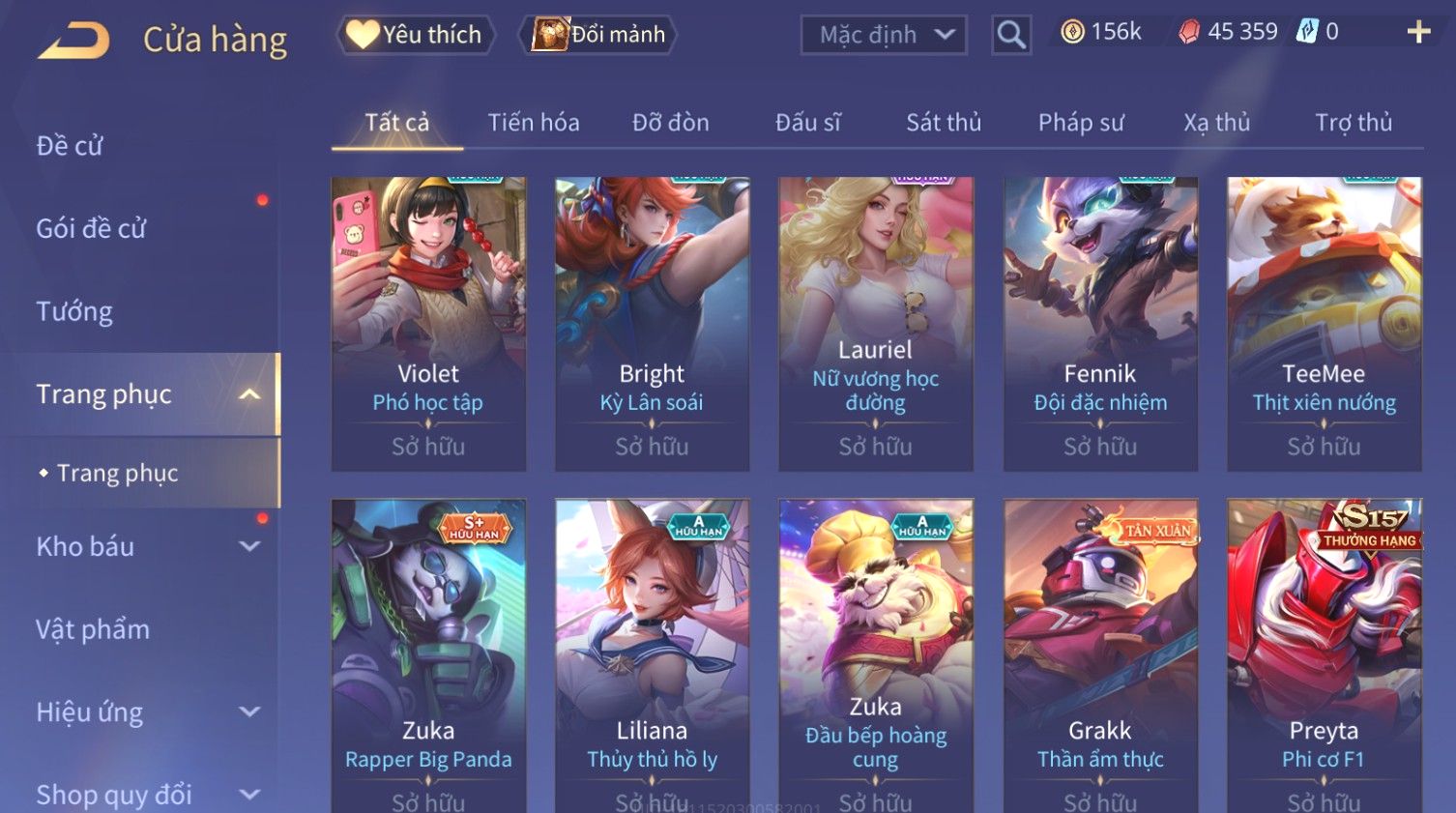Choose the Lauriel Nữ vương học đường card

876,323
